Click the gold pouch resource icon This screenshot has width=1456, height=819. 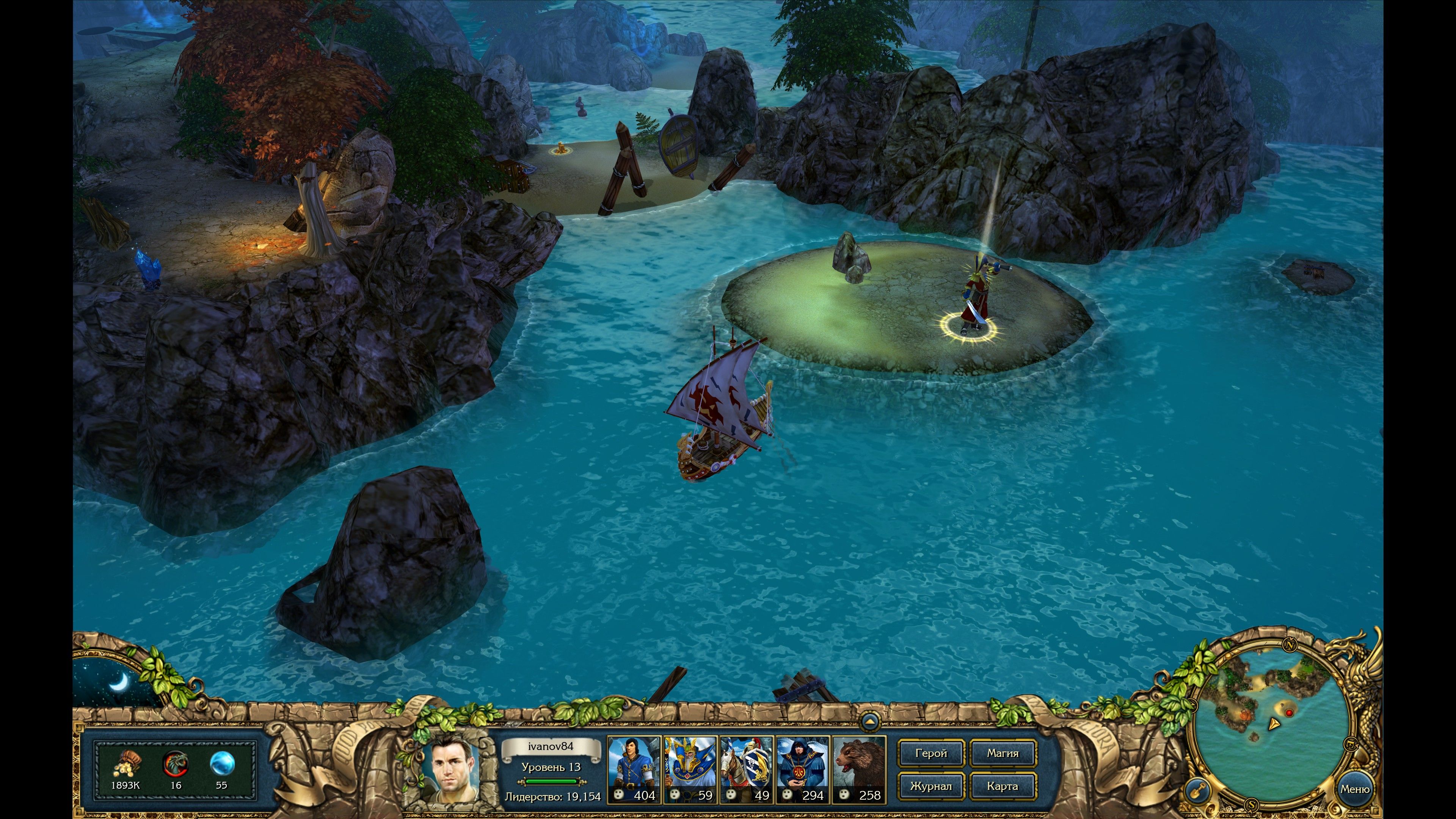(126, 765)
